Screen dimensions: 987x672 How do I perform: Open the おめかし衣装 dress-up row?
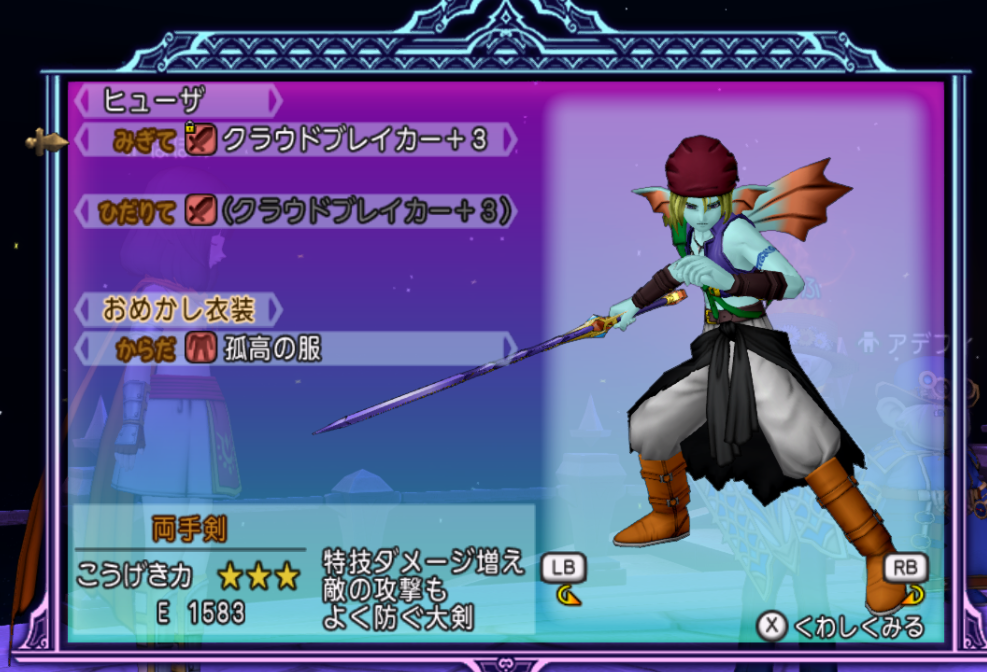[178, 309]
